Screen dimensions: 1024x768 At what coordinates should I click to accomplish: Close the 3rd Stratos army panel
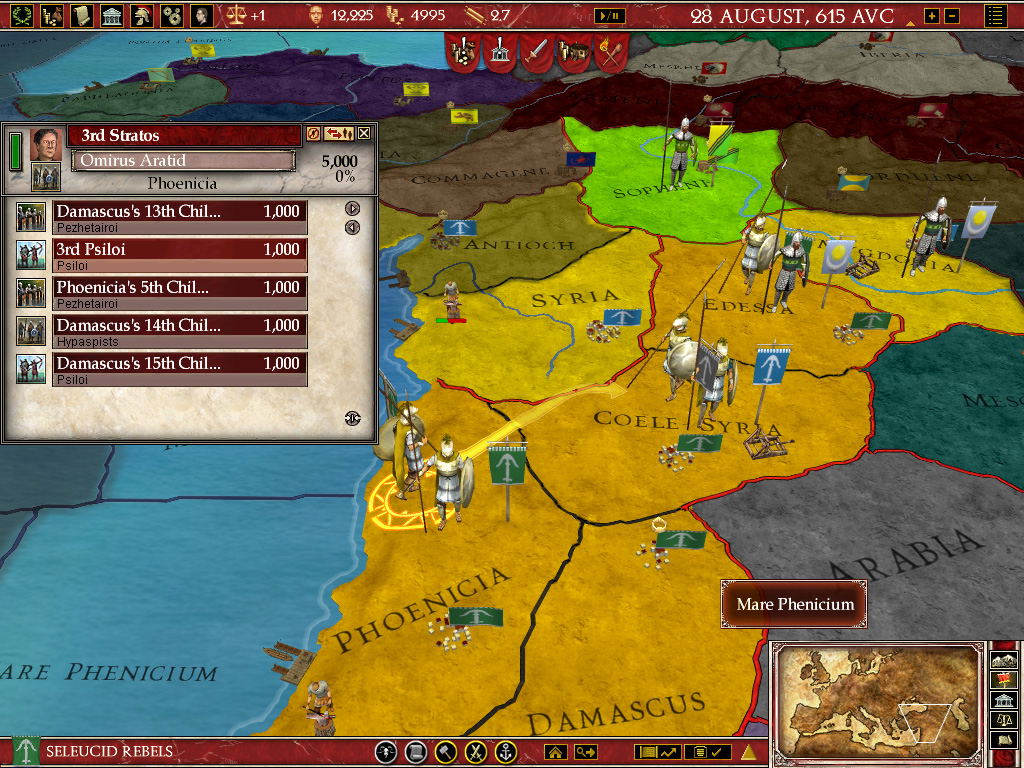(x=364, y=133)
